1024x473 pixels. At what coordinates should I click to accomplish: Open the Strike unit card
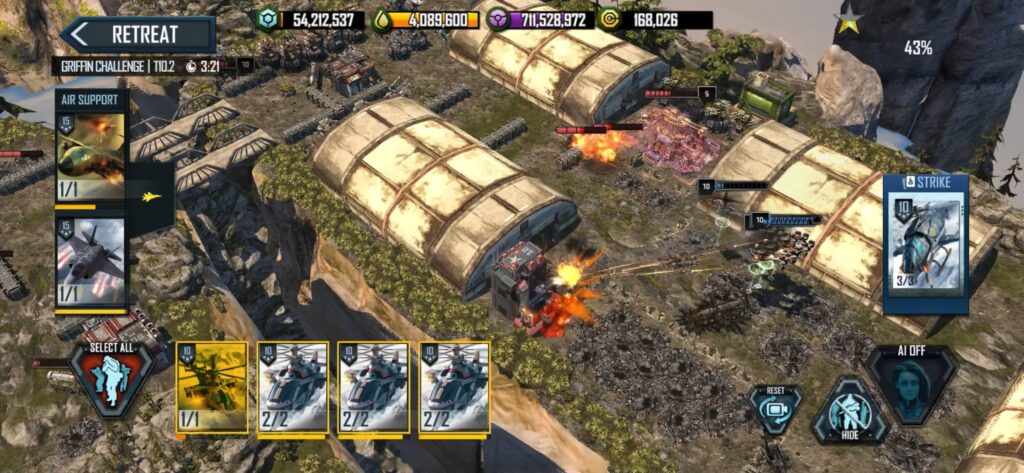(x=925, y=244)
